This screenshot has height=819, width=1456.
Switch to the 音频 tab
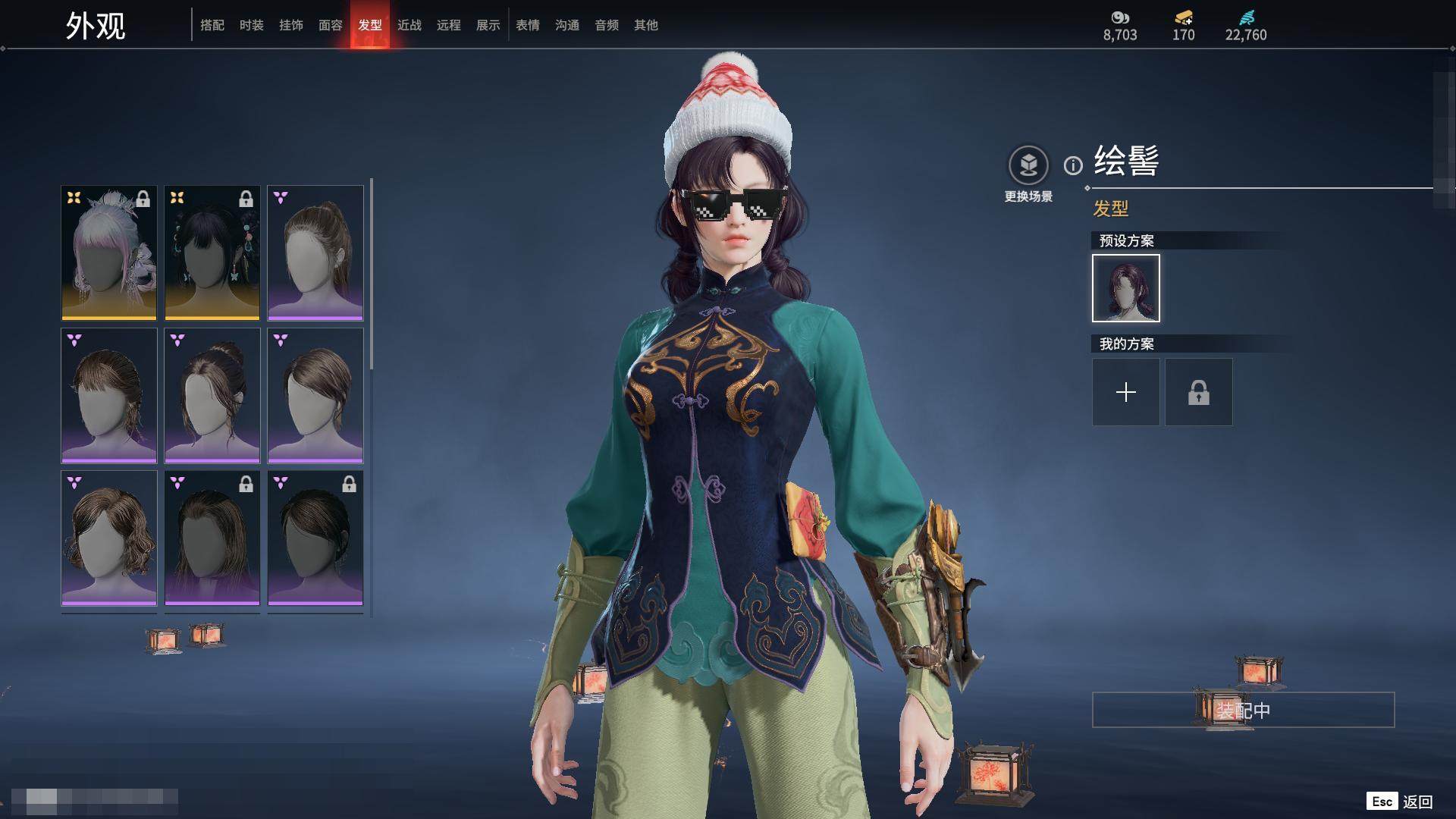coord(607,25)
